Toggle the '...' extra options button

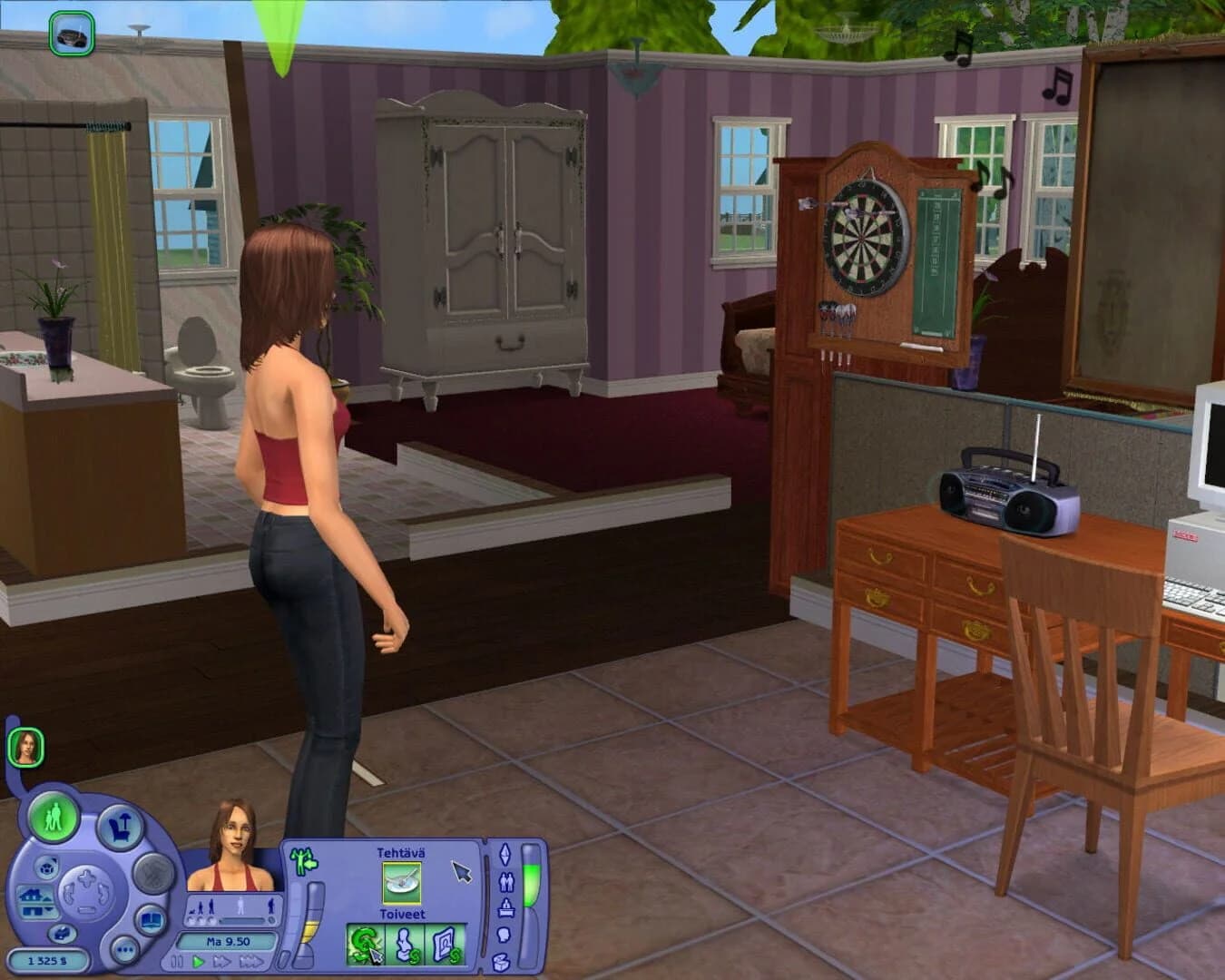coord(123,949)
